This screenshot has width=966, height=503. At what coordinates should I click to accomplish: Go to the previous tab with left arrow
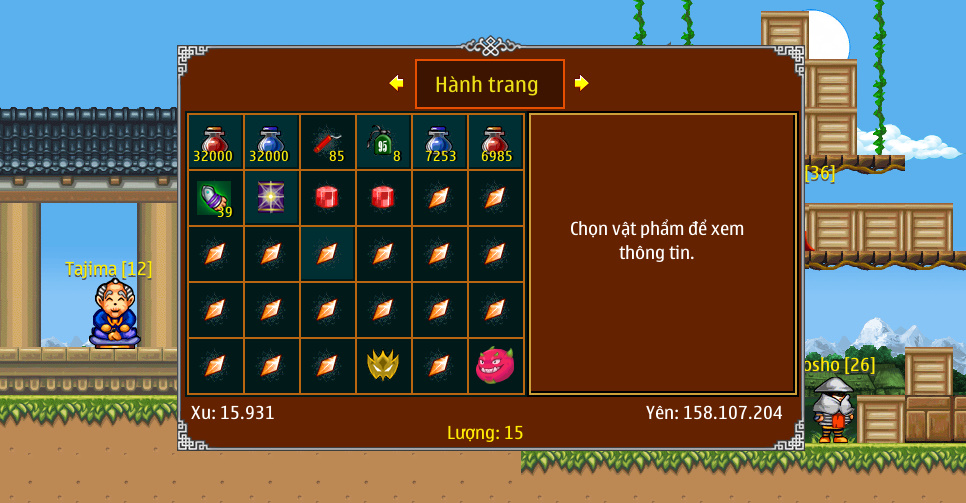pyautogui.click(x=397, y=84)
